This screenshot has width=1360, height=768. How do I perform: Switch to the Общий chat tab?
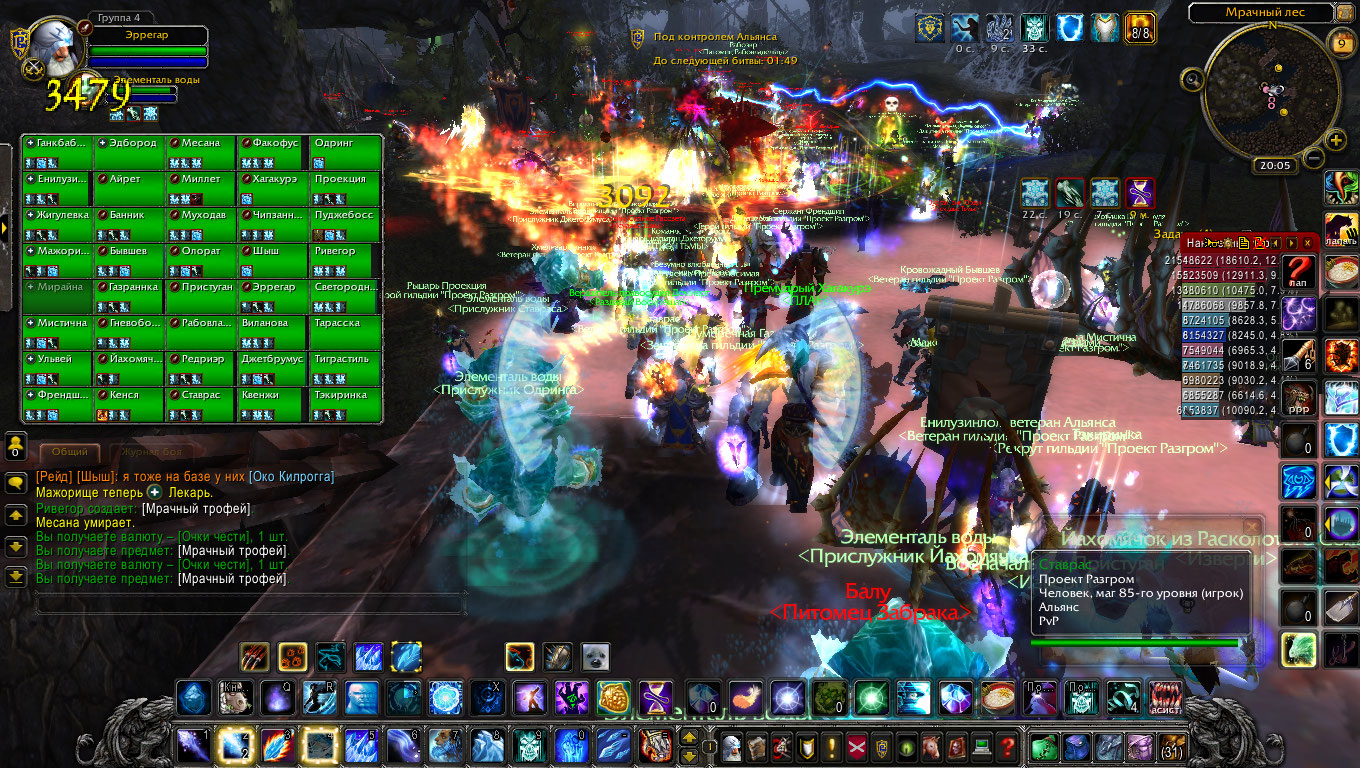click(69, 452)
